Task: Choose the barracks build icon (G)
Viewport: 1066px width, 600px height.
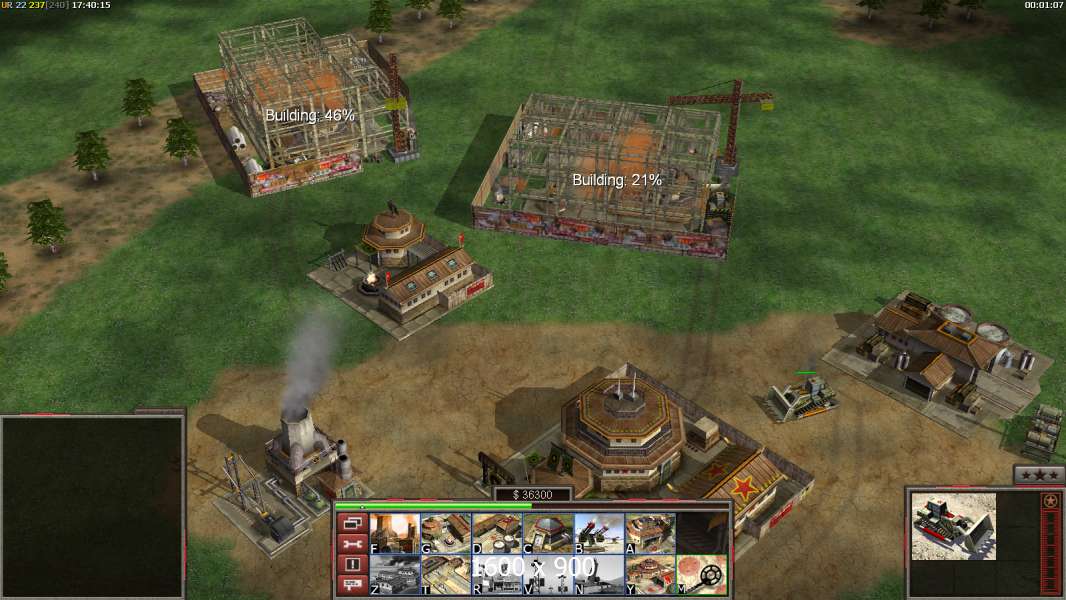Action: [x=446, y=532]
